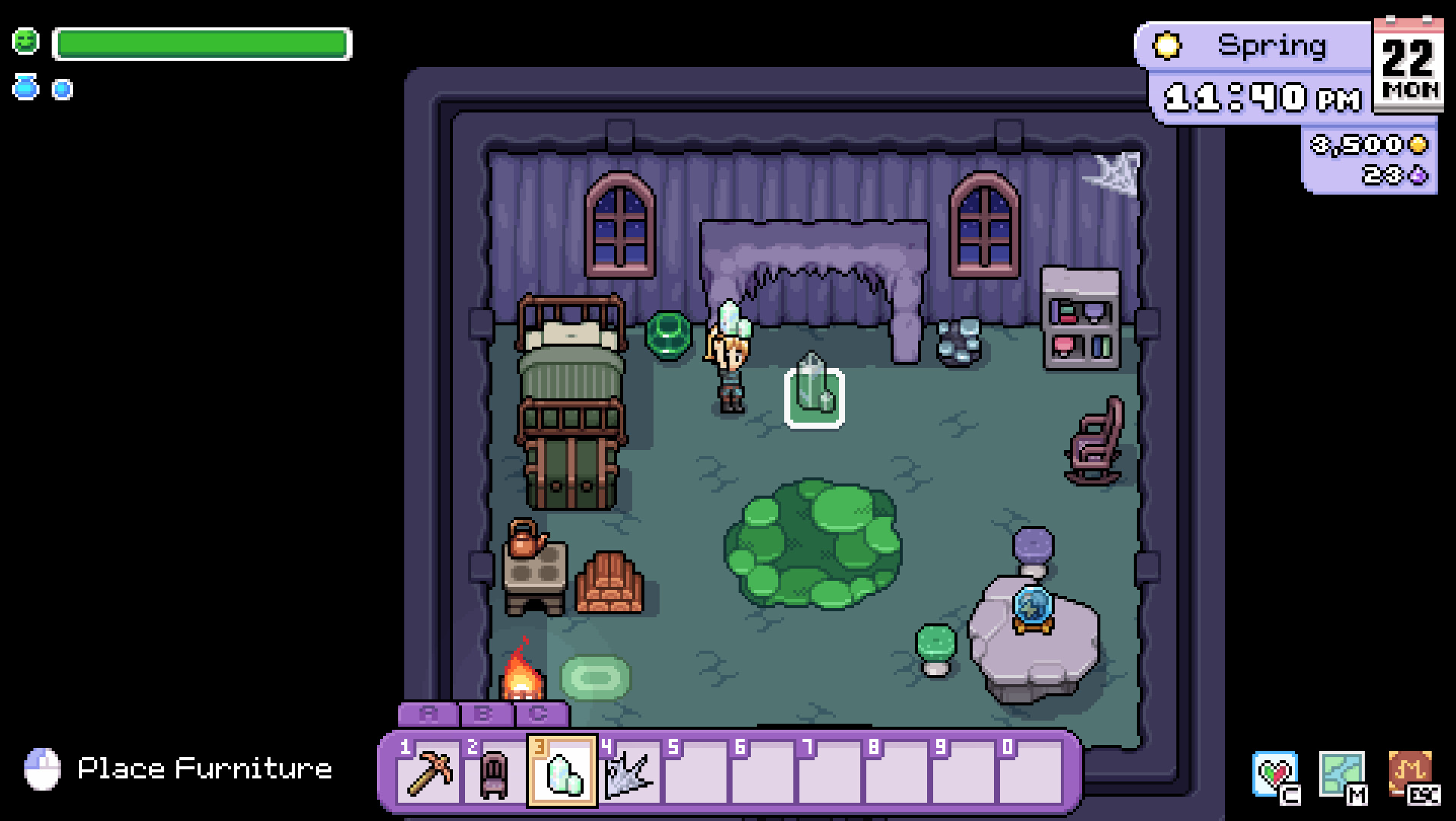This screenshot has width=1456, height=821.
Task: Select the pickaxe in hotbar slot 1
Action: 431,774
